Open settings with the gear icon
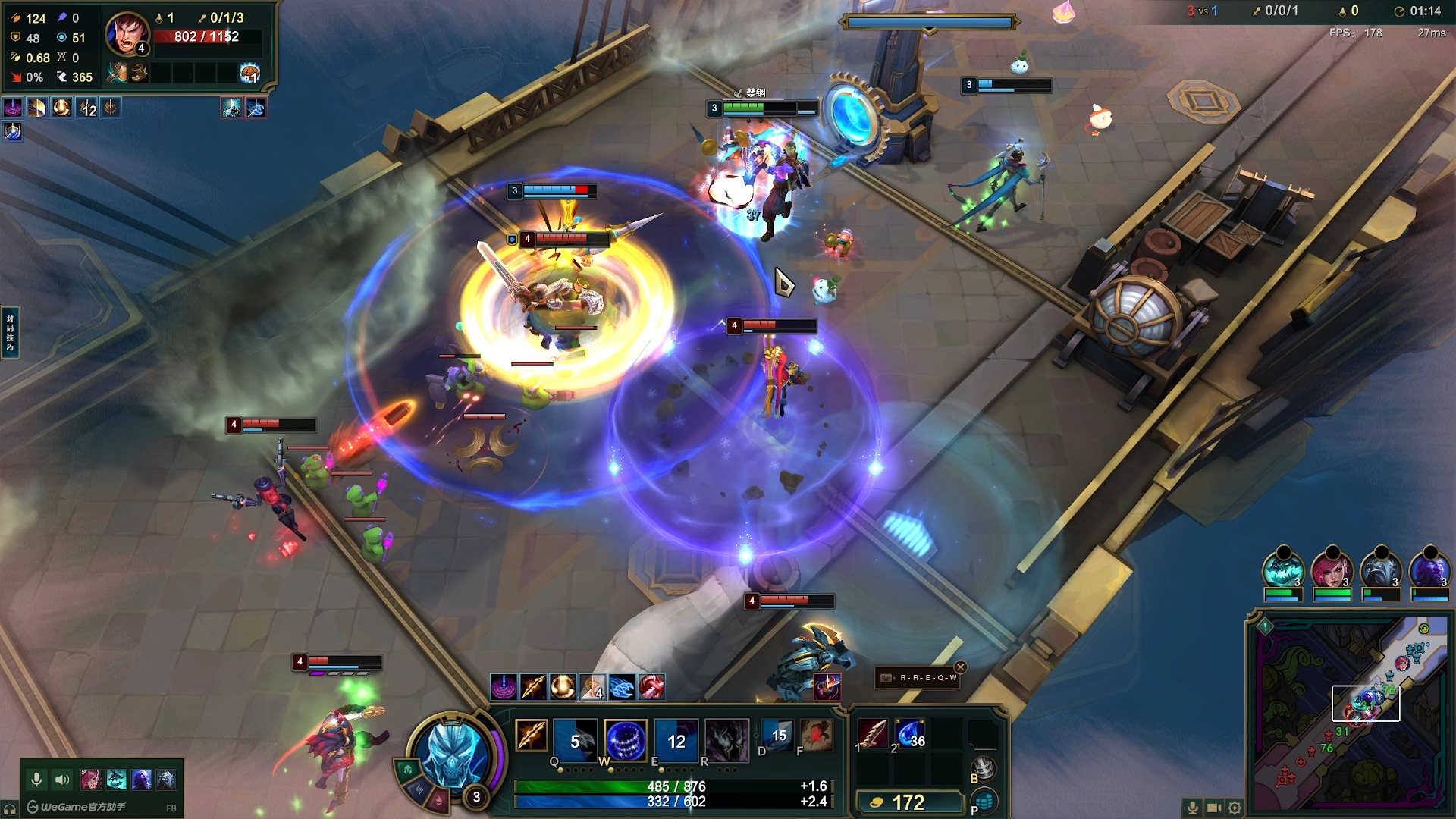This screenshot has width=1456, height=819. tap(1235, 808)
